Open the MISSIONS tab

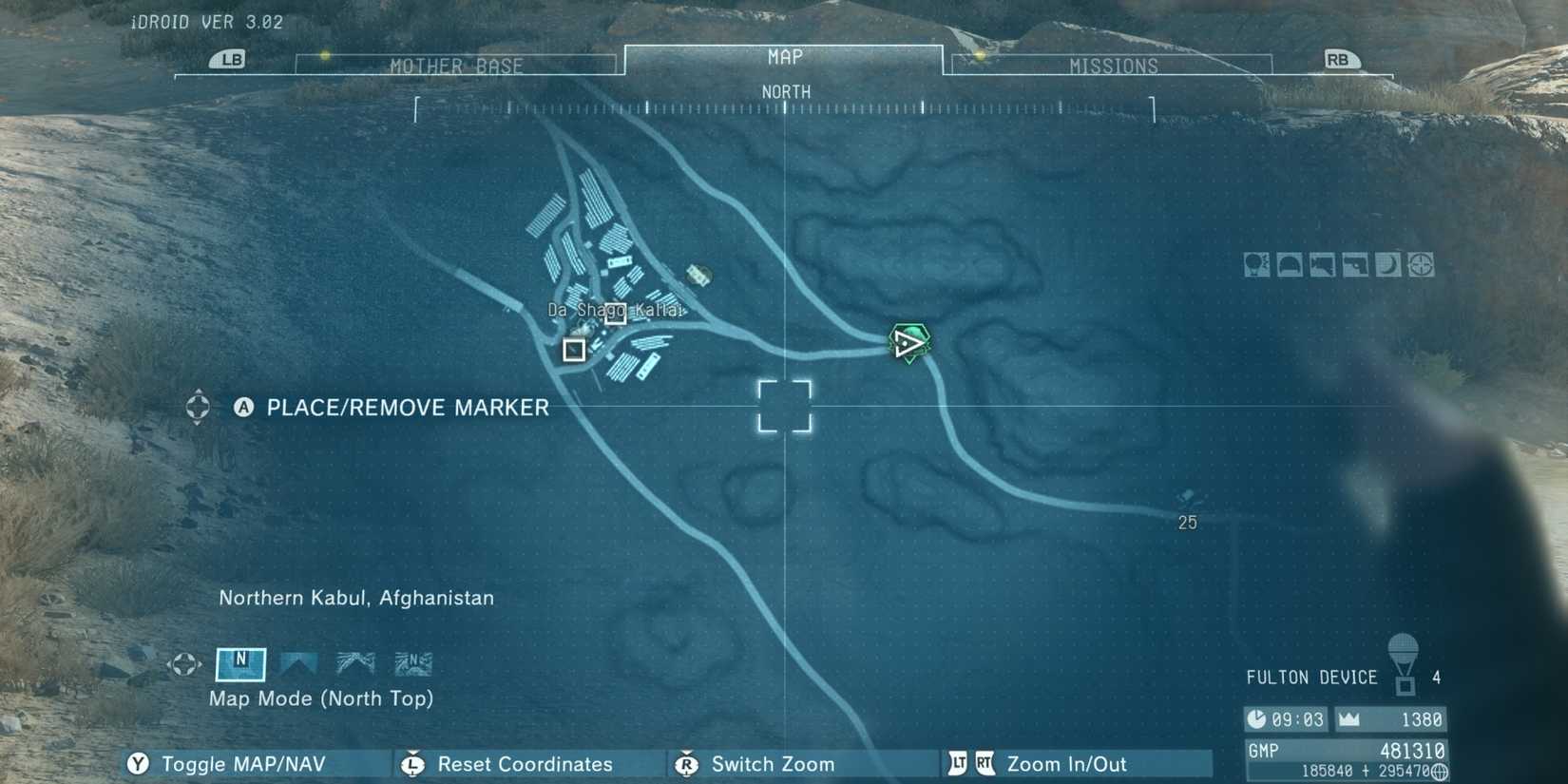click(1112, 65)
